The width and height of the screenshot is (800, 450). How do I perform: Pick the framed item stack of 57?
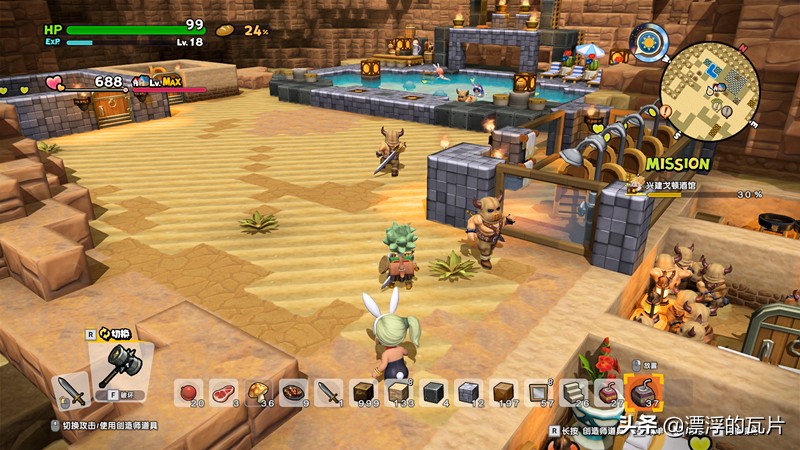(538, 391)
